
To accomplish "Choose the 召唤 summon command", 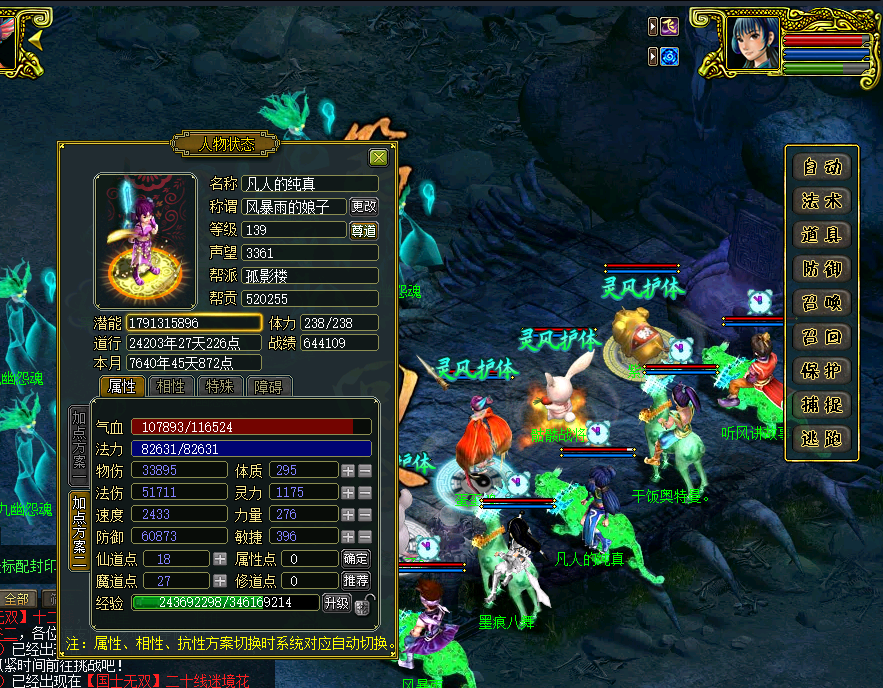I will [x=821, y=303].
